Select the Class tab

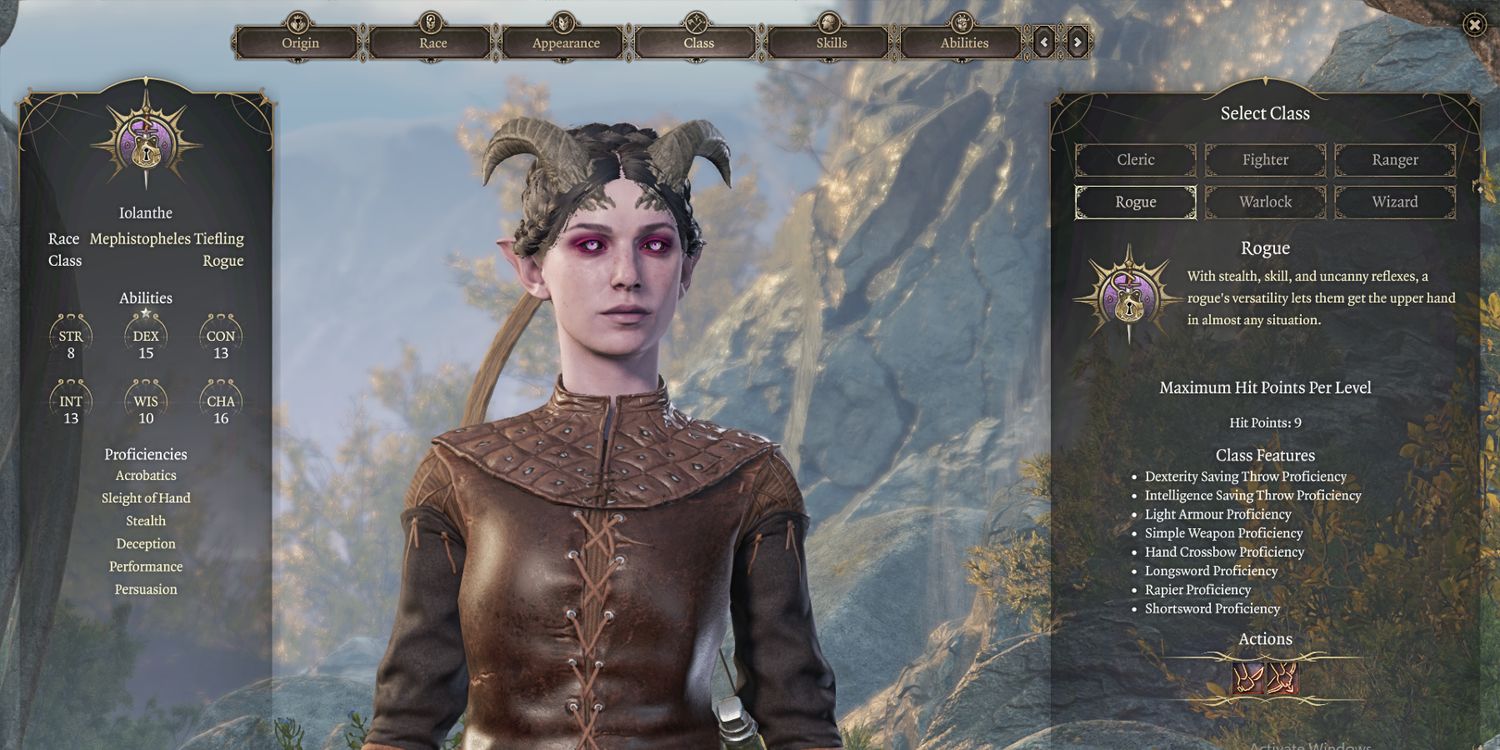click(698, 43)
